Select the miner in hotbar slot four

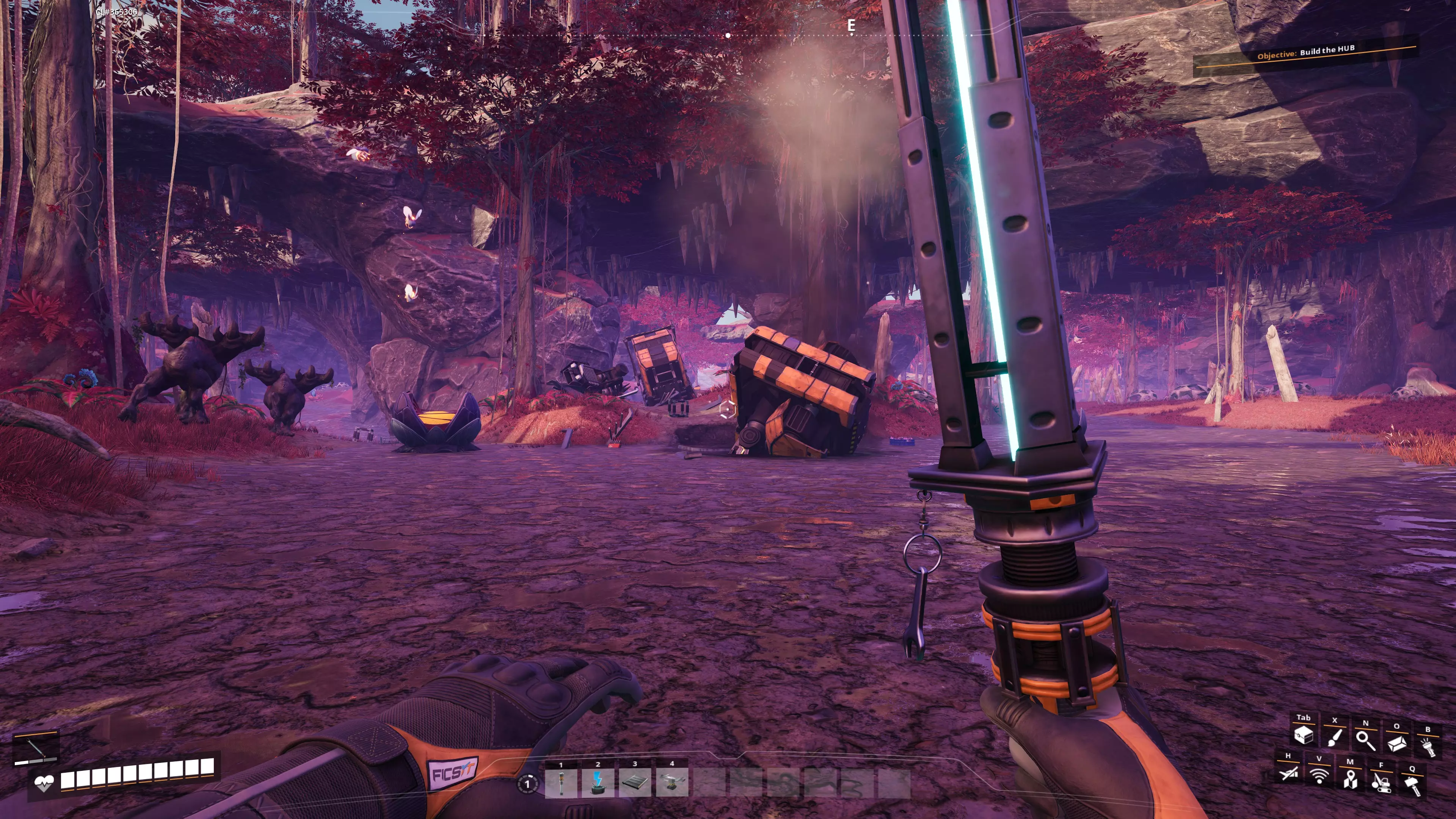point(672,783)
